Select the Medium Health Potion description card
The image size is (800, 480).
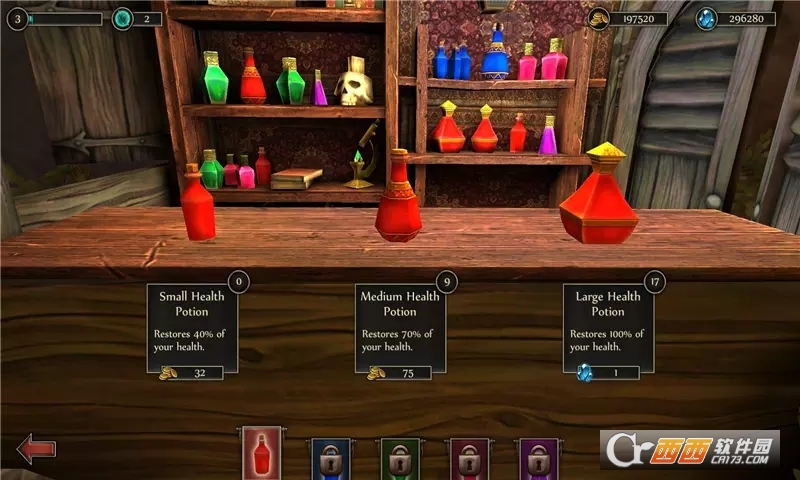click(400, 320)
